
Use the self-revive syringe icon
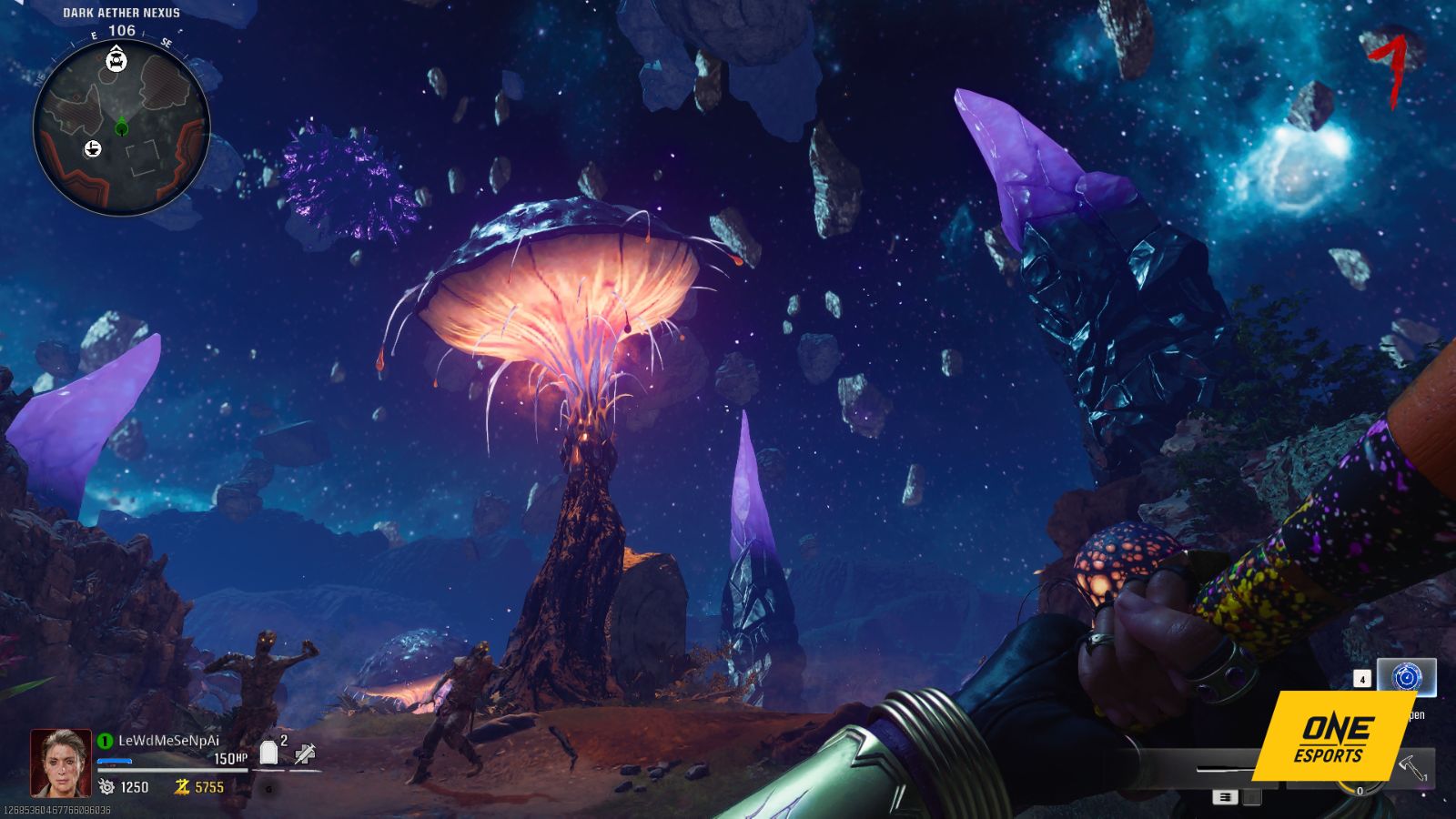coord(305,752)
